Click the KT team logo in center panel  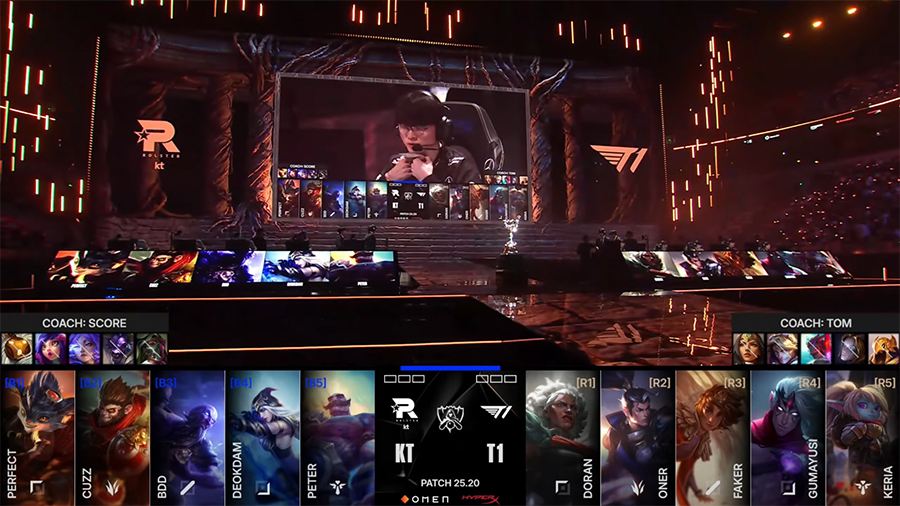405,411
